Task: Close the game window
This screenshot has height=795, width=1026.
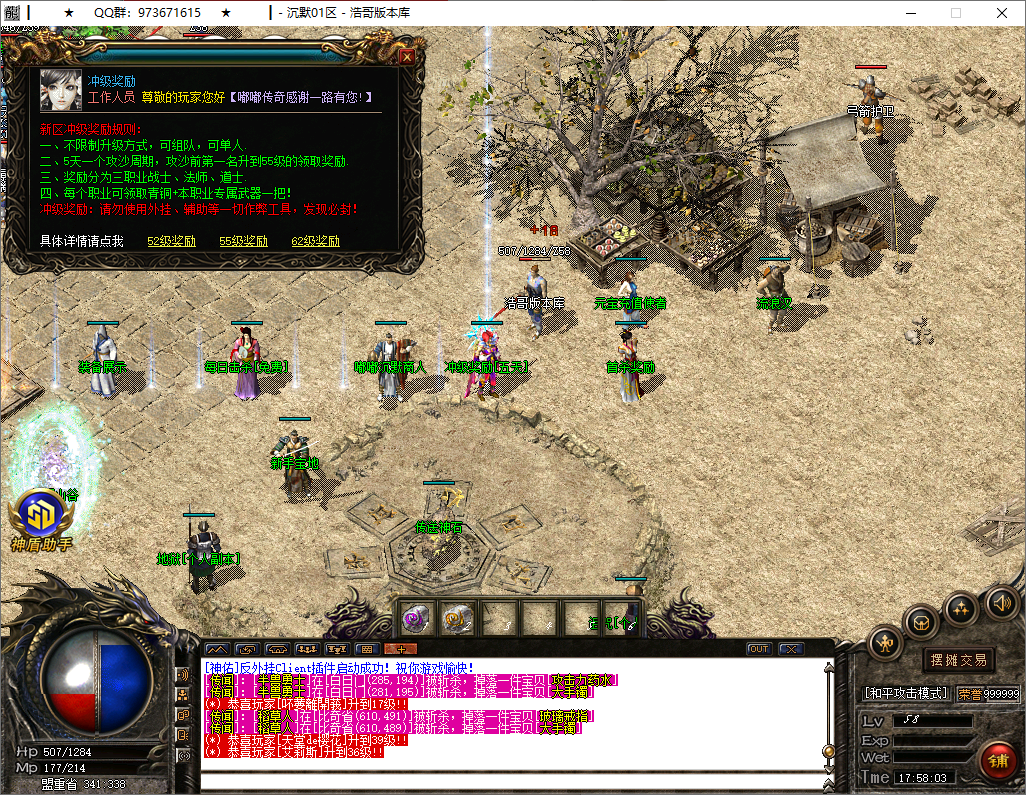Action: 1001,13
